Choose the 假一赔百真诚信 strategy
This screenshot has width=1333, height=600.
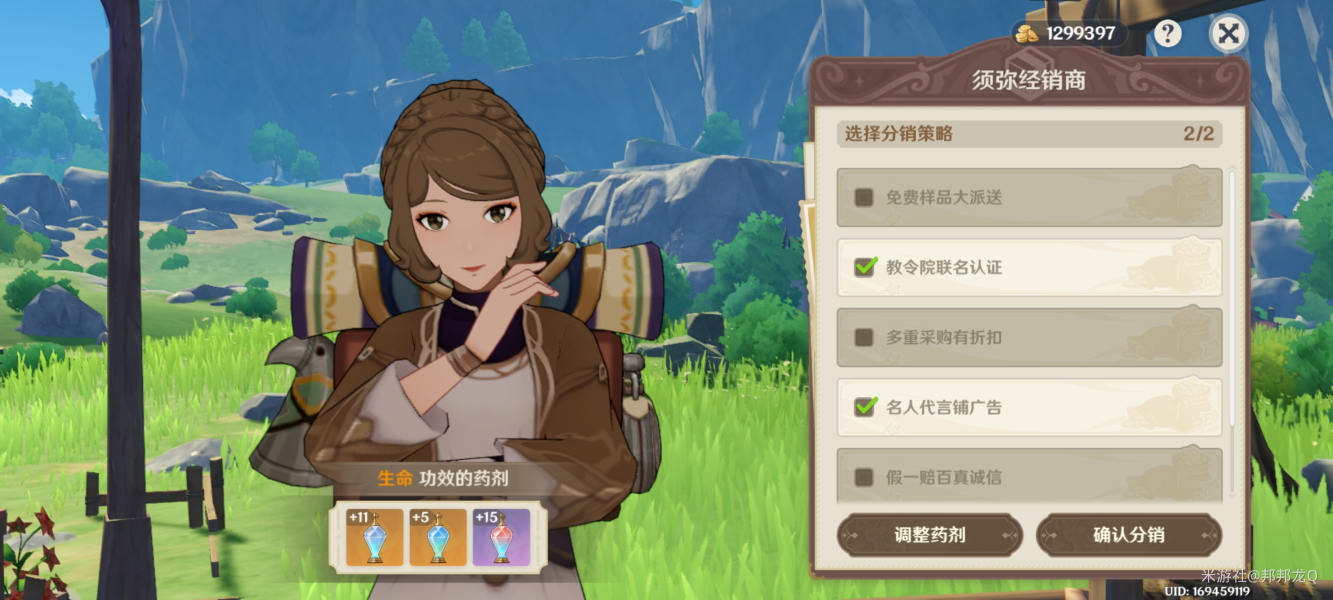tap(864, 477)
